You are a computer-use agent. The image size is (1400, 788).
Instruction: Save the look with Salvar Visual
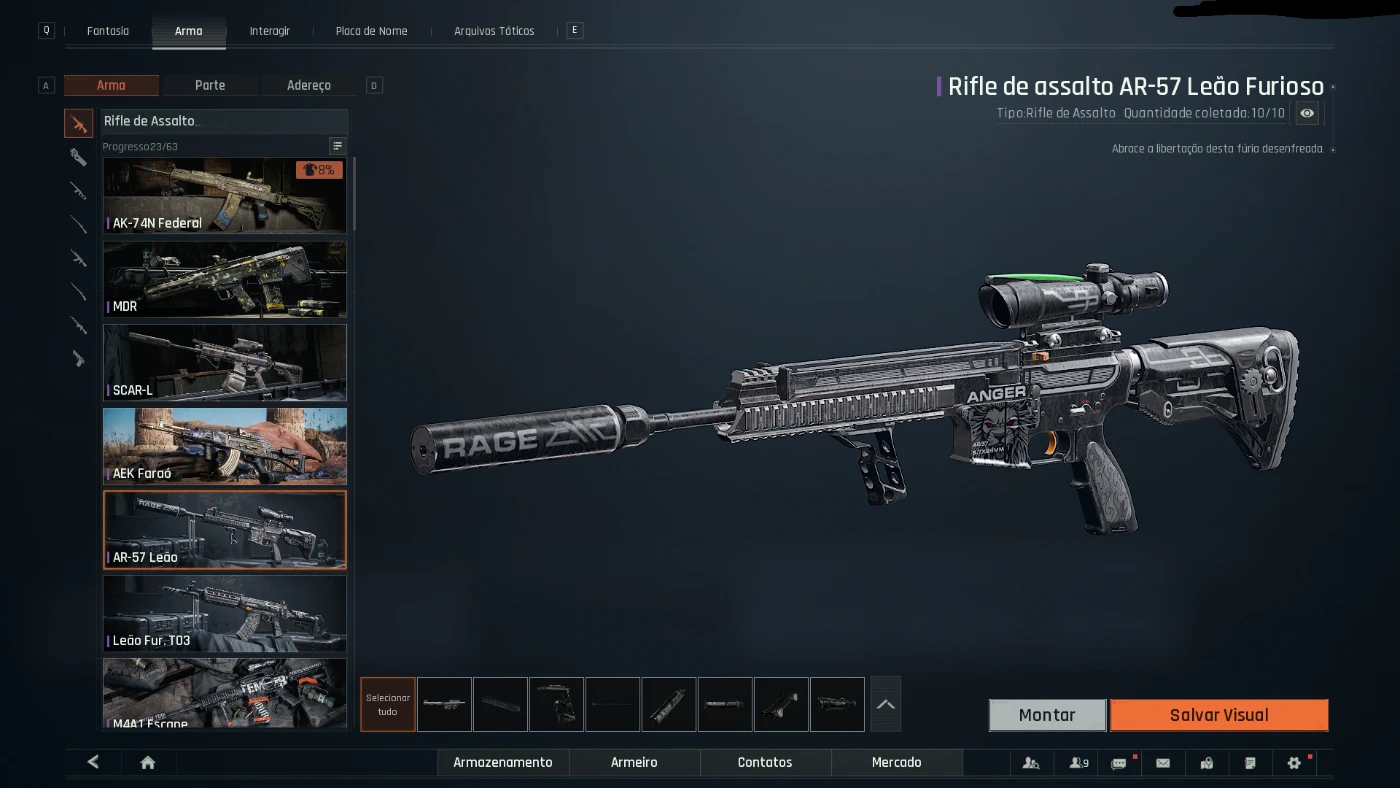(x=1219, y=715)
